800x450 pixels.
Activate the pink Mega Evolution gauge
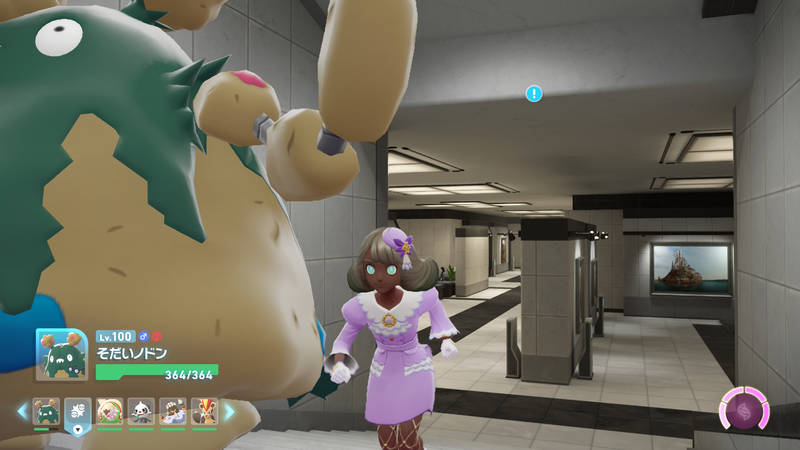[x=745, y=410]
